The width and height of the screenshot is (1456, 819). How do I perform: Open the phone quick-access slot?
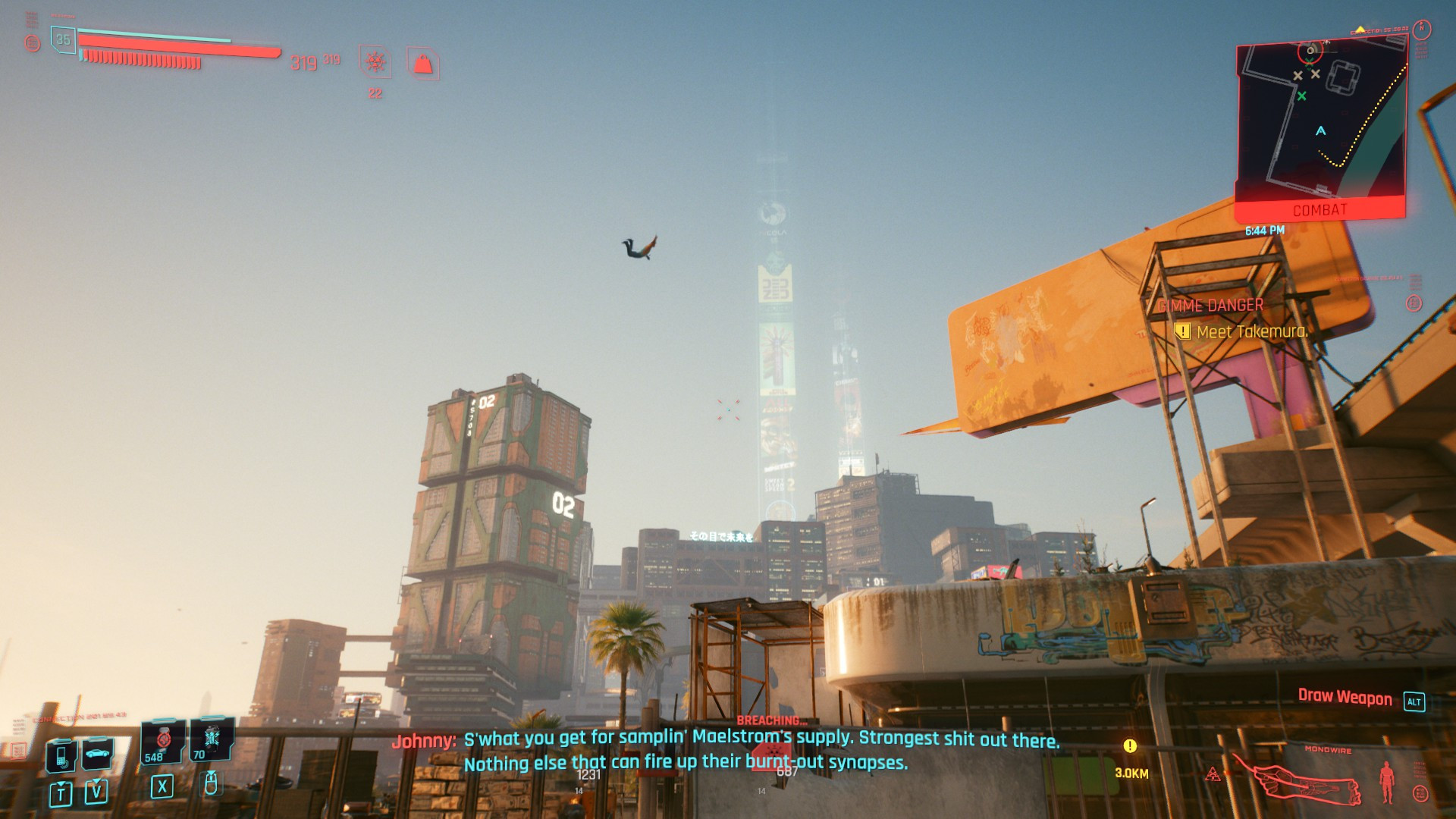click(x=61, y=755)
